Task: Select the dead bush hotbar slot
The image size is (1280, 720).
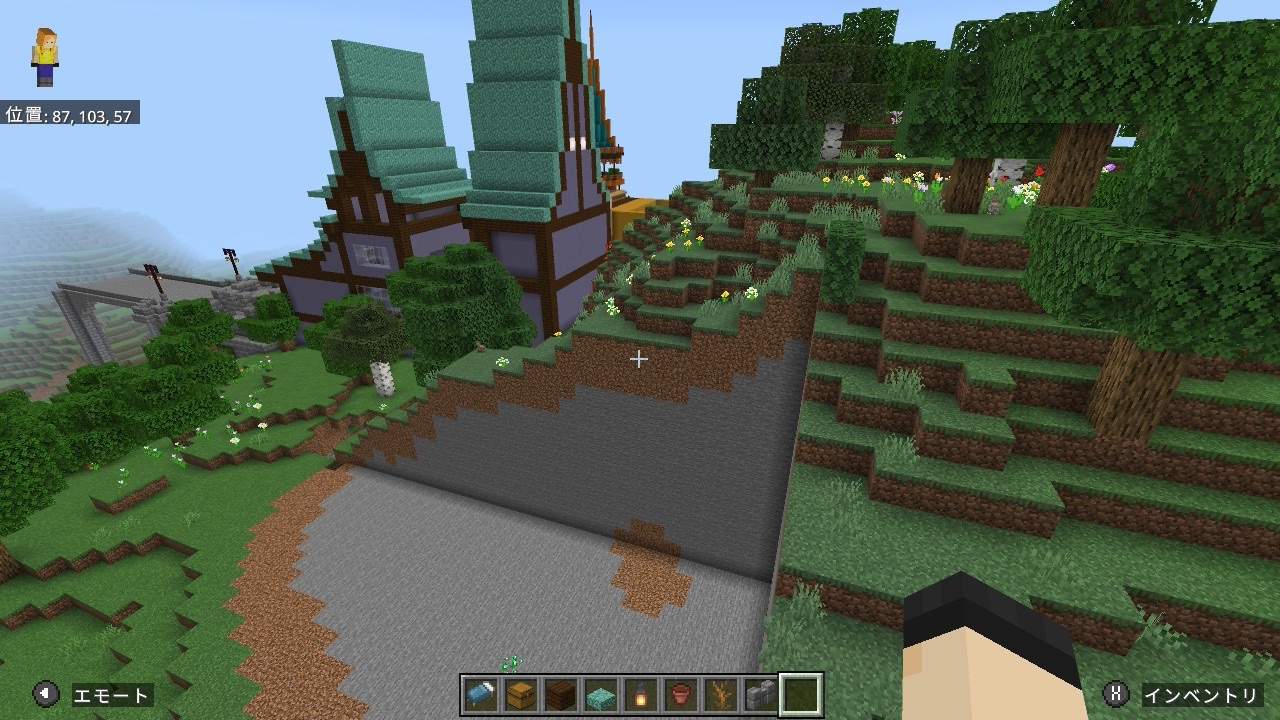Action: pyautogui.click(x=721, y=694)
